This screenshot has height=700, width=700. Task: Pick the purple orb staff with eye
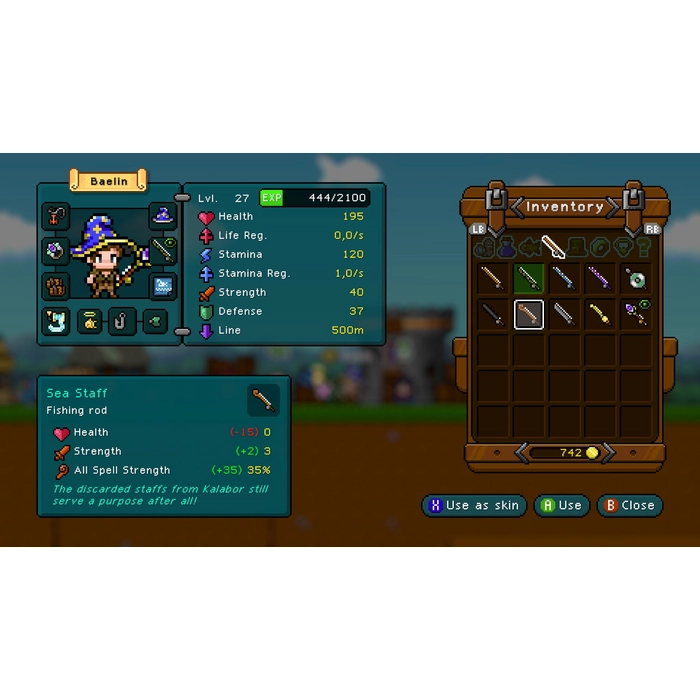[x=636, y=314]
